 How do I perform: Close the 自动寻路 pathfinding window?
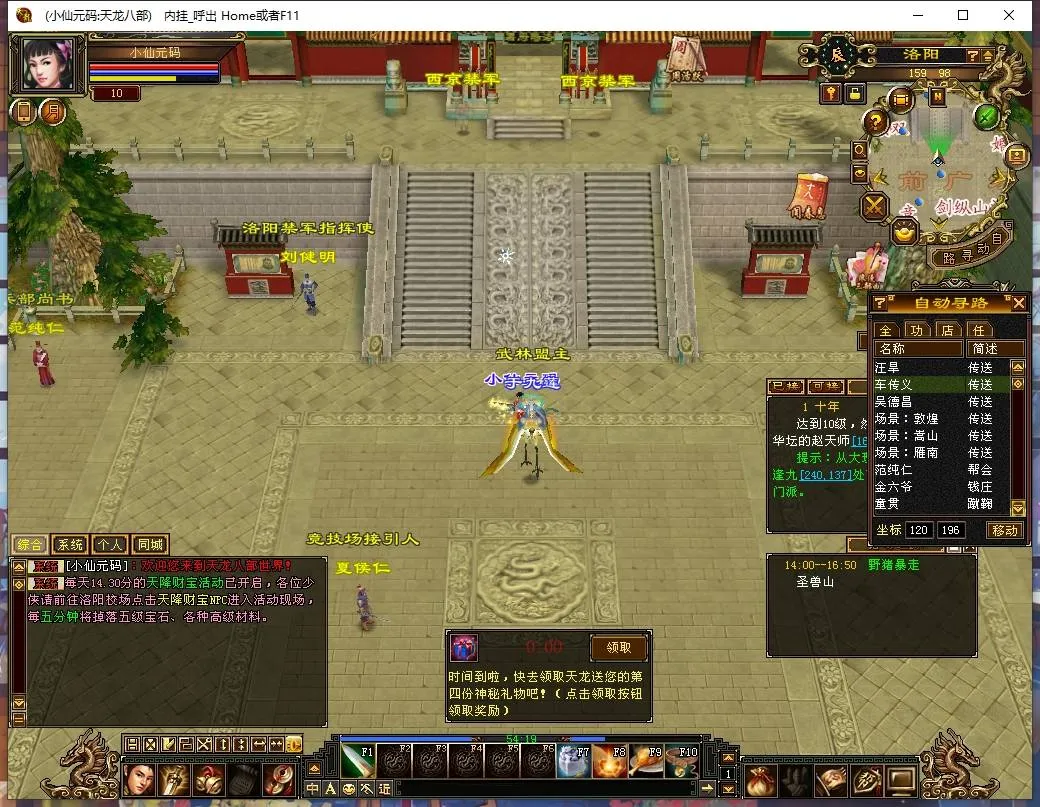pos(1018,303)
